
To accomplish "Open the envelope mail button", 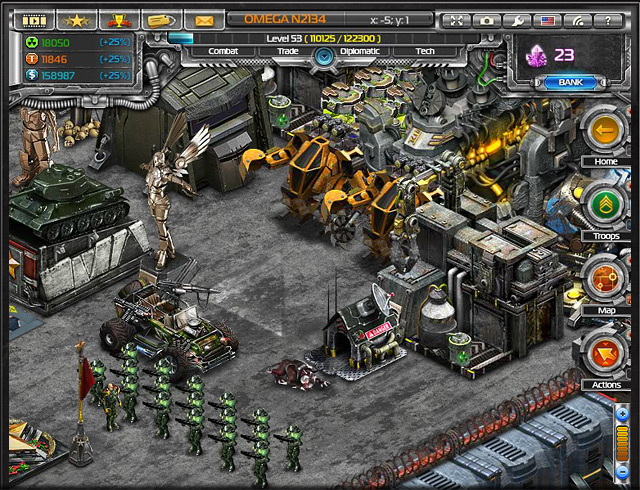I will pyautogui.click(x=203, y=20).
